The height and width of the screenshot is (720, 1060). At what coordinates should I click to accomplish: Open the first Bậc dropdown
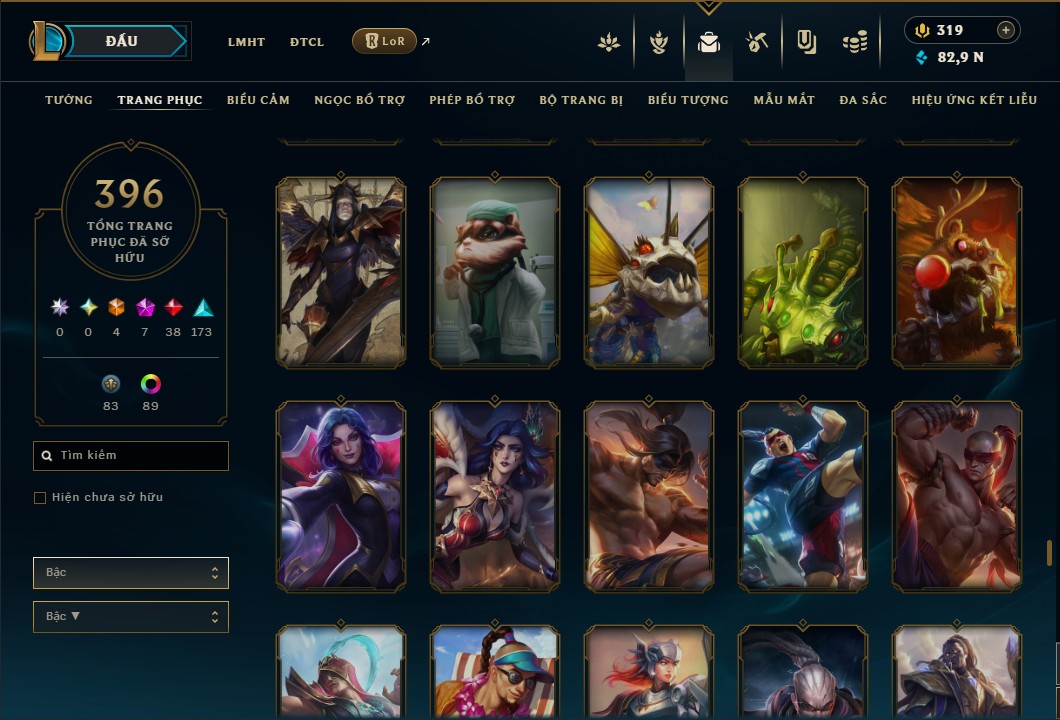[x=131, y=573]
